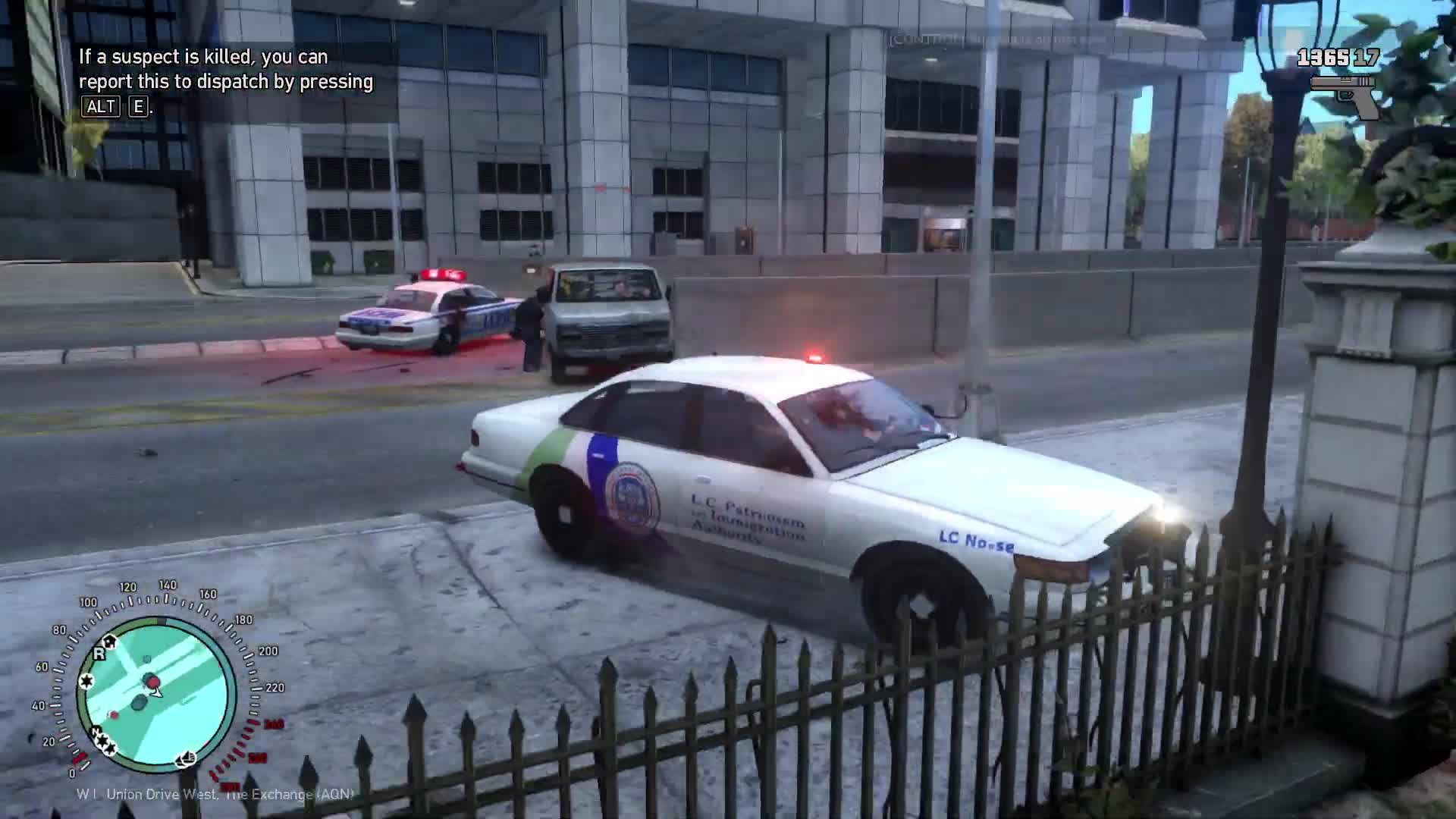Click the white player arrow on the radar

point(156,693)
